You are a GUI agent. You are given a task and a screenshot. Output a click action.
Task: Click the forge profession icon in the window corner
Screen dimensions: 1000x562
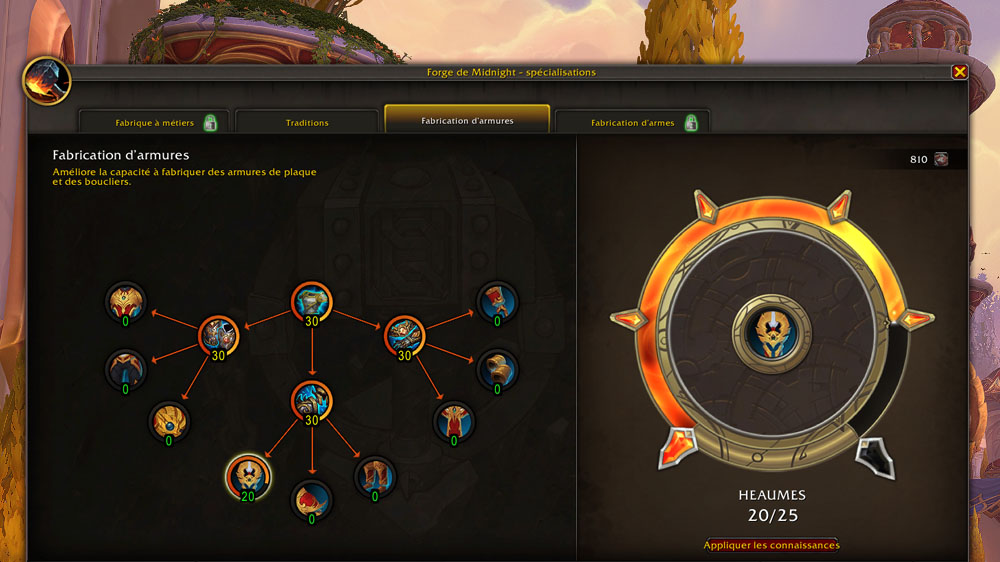point(46,81)
